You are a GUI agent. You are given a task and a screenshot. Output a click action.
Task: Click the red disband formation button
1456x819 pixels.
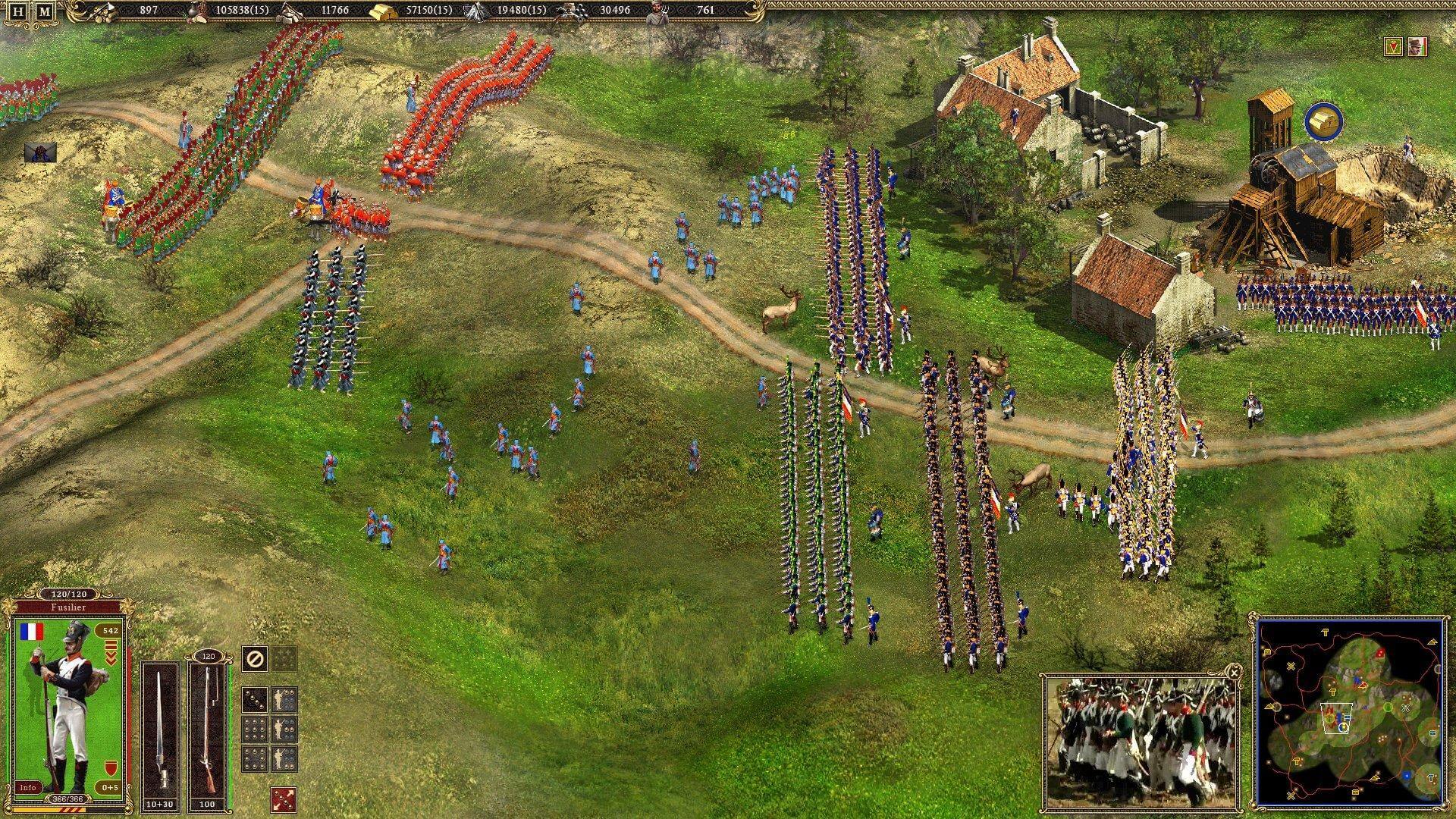pyautogui.click(x=283, y=799)
